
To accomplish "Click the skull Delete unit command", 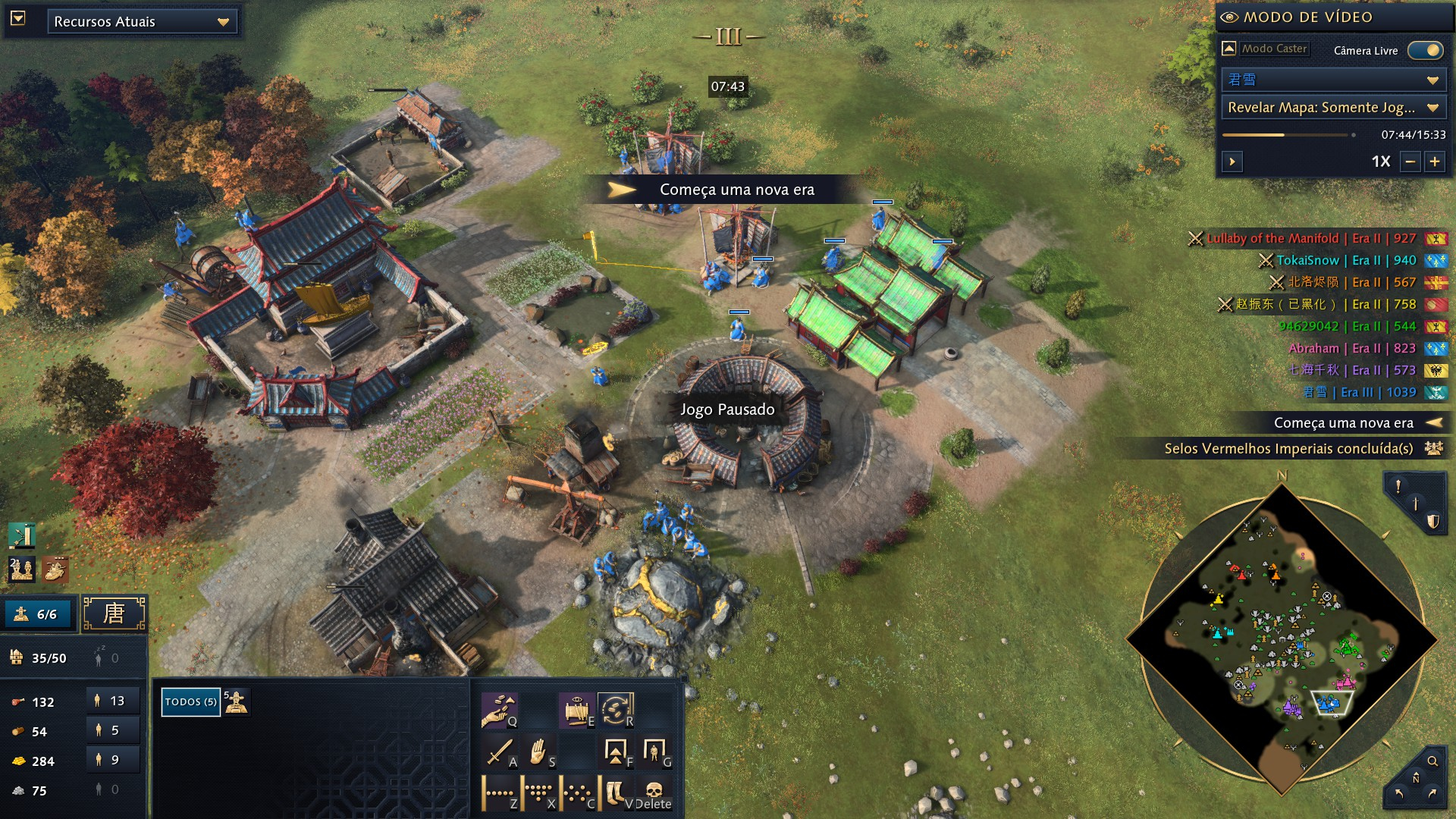I will click(x=654, y=792).
